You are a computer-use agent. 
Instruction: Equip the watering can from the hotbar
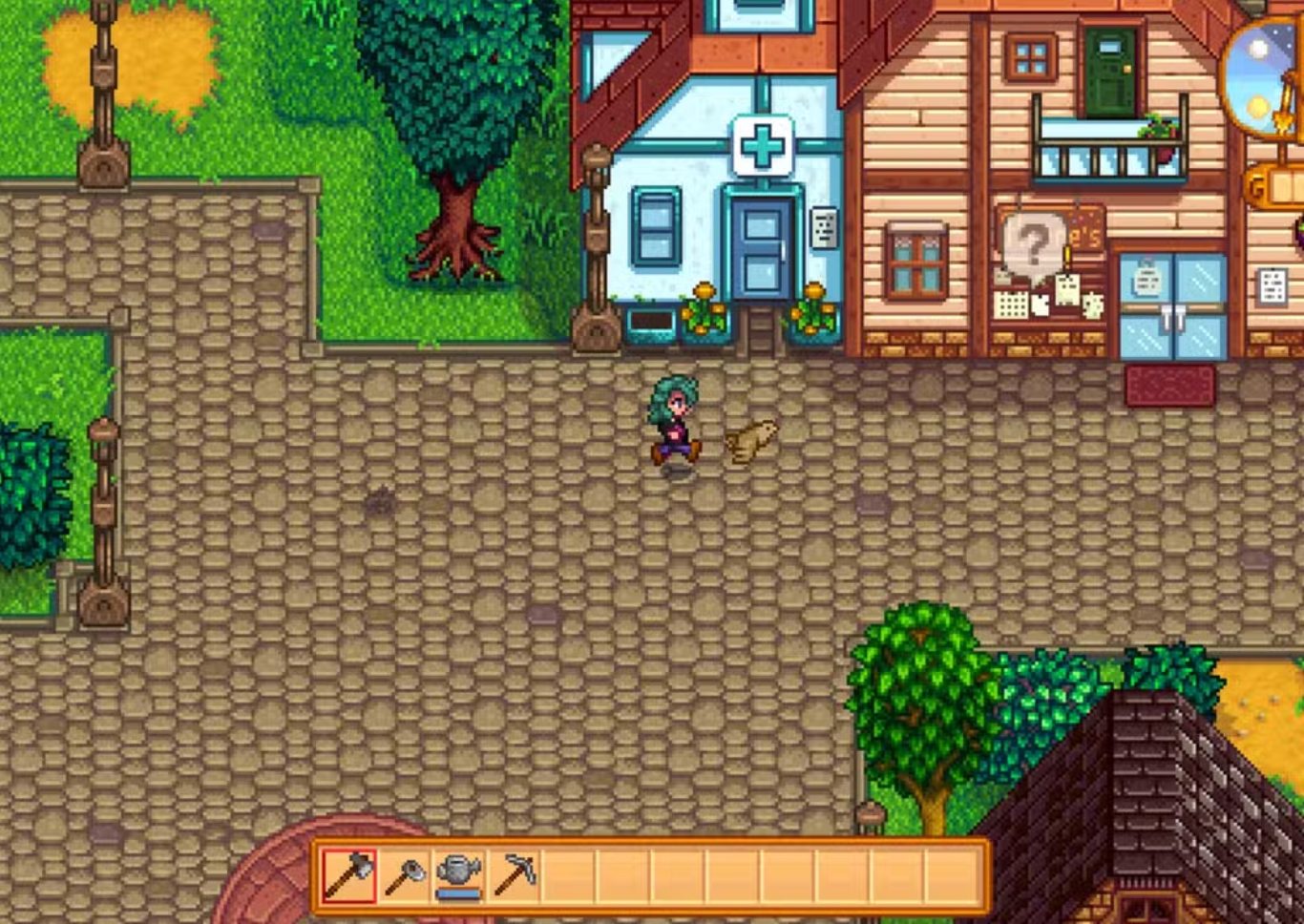pos(459,874)
